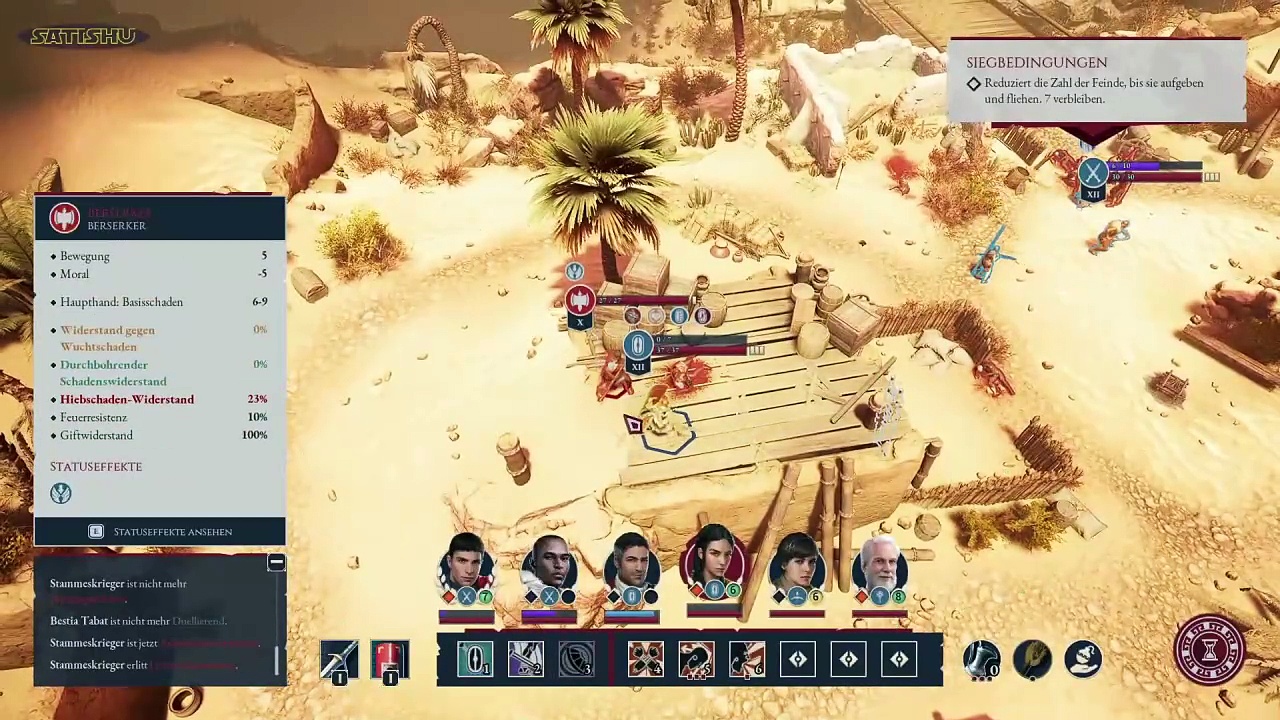Use the winged boot movement ability
Screen dimensions: 1280x720
(981, 659)
